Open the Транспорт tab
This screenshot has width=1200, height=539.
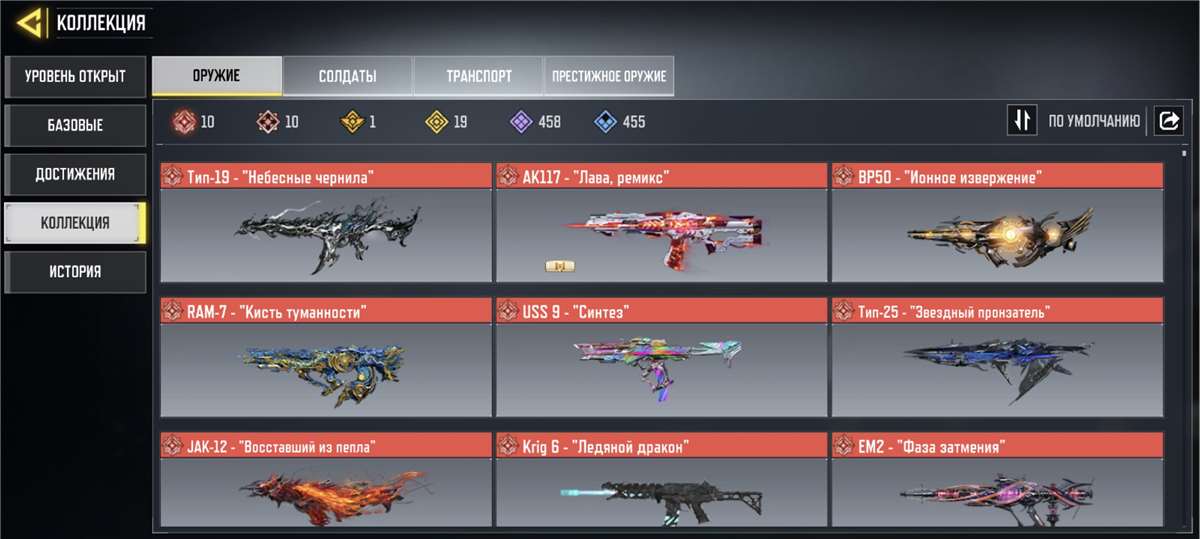(x=478, y=76)
